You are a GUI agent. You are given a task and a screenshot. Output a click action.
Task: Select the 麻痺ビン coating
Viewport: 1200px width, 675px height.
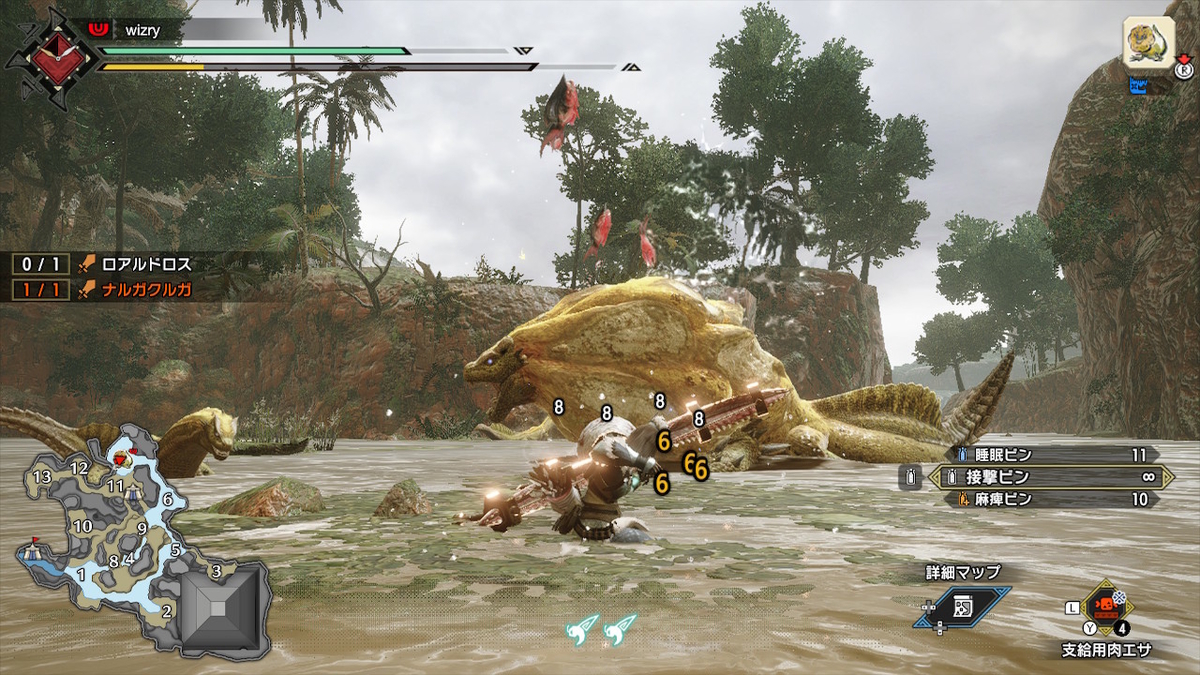[1050, 499]
